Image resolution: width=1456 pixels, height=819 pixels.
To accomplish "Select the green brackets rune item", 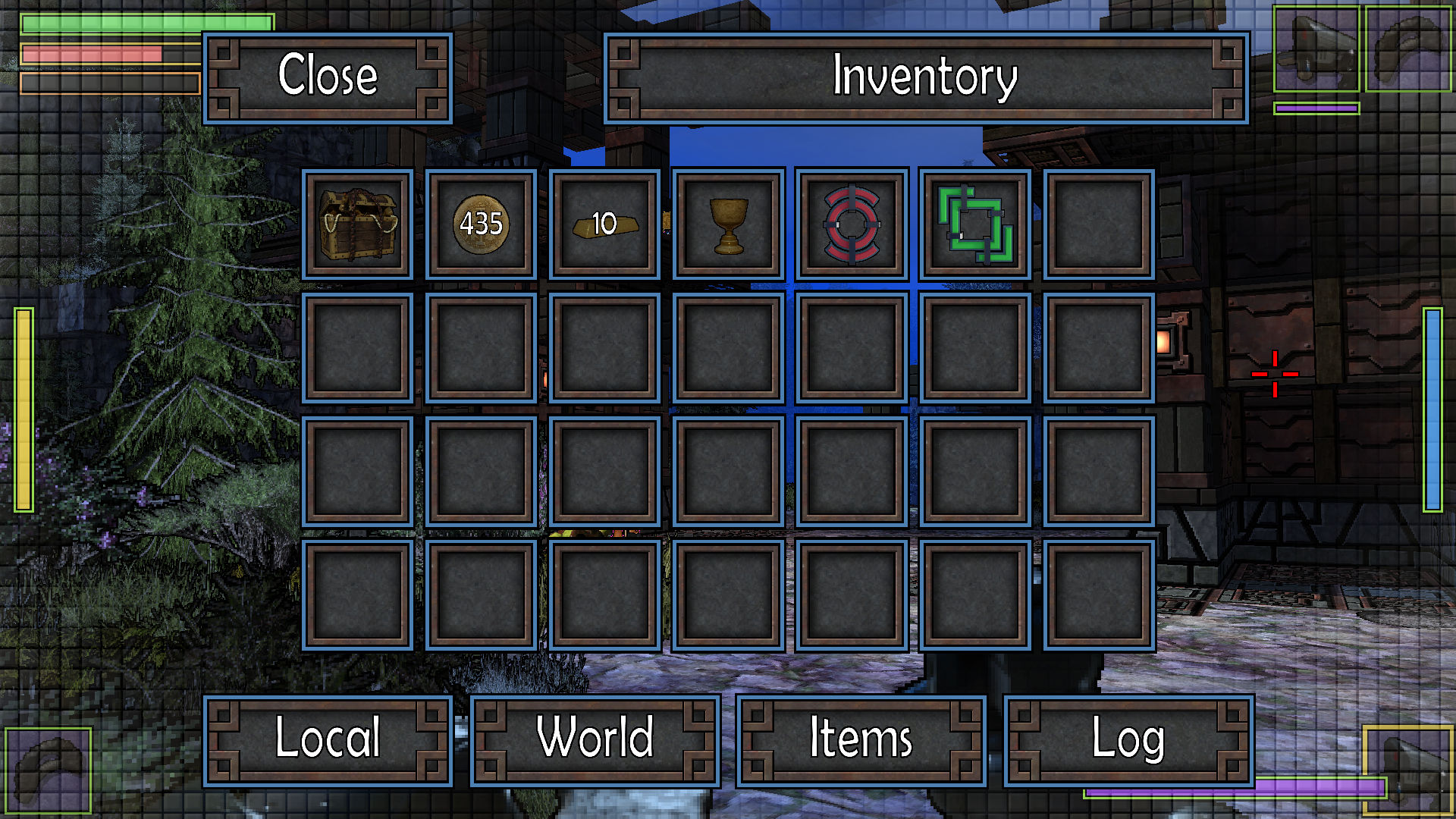I will [x=974, y=225].
